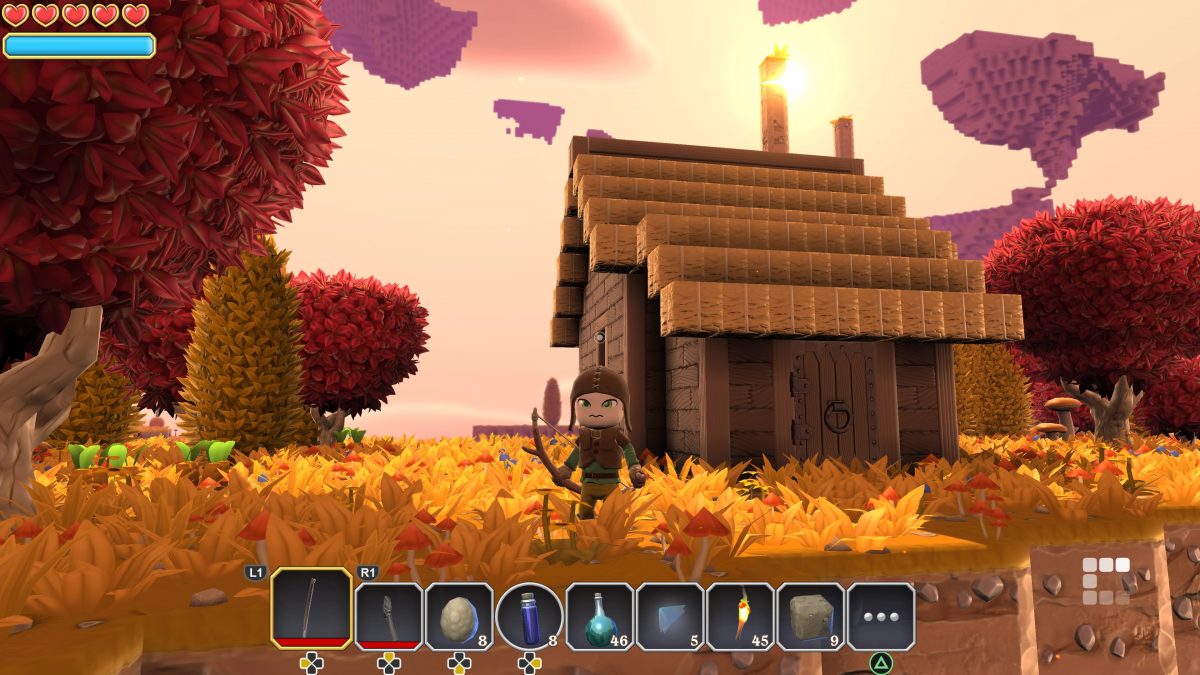Use the purple vial in the round slot
Viewport: 1200px width, 675px height.
pos(529,616)
